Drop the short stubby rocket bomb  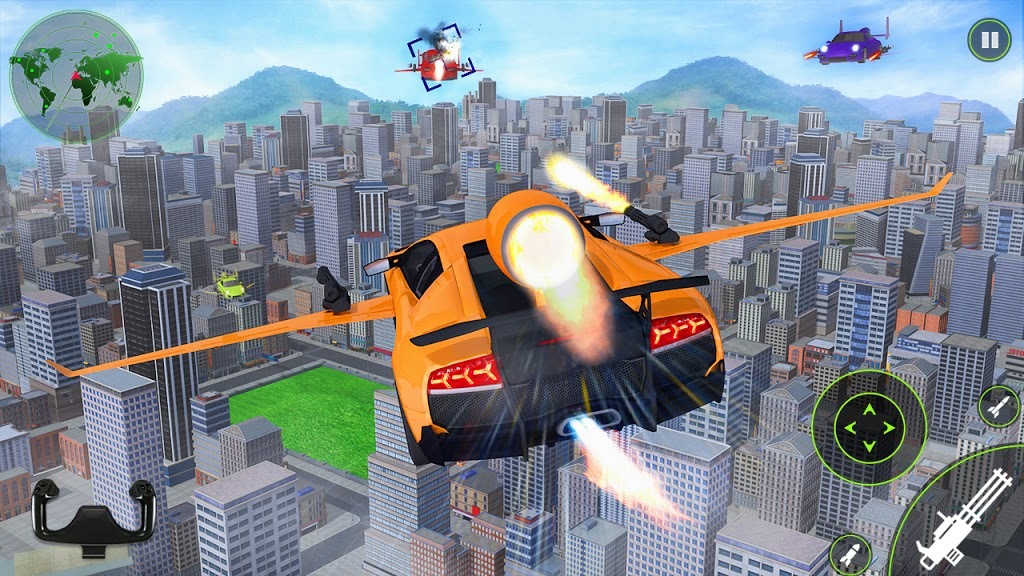[851, 553]
